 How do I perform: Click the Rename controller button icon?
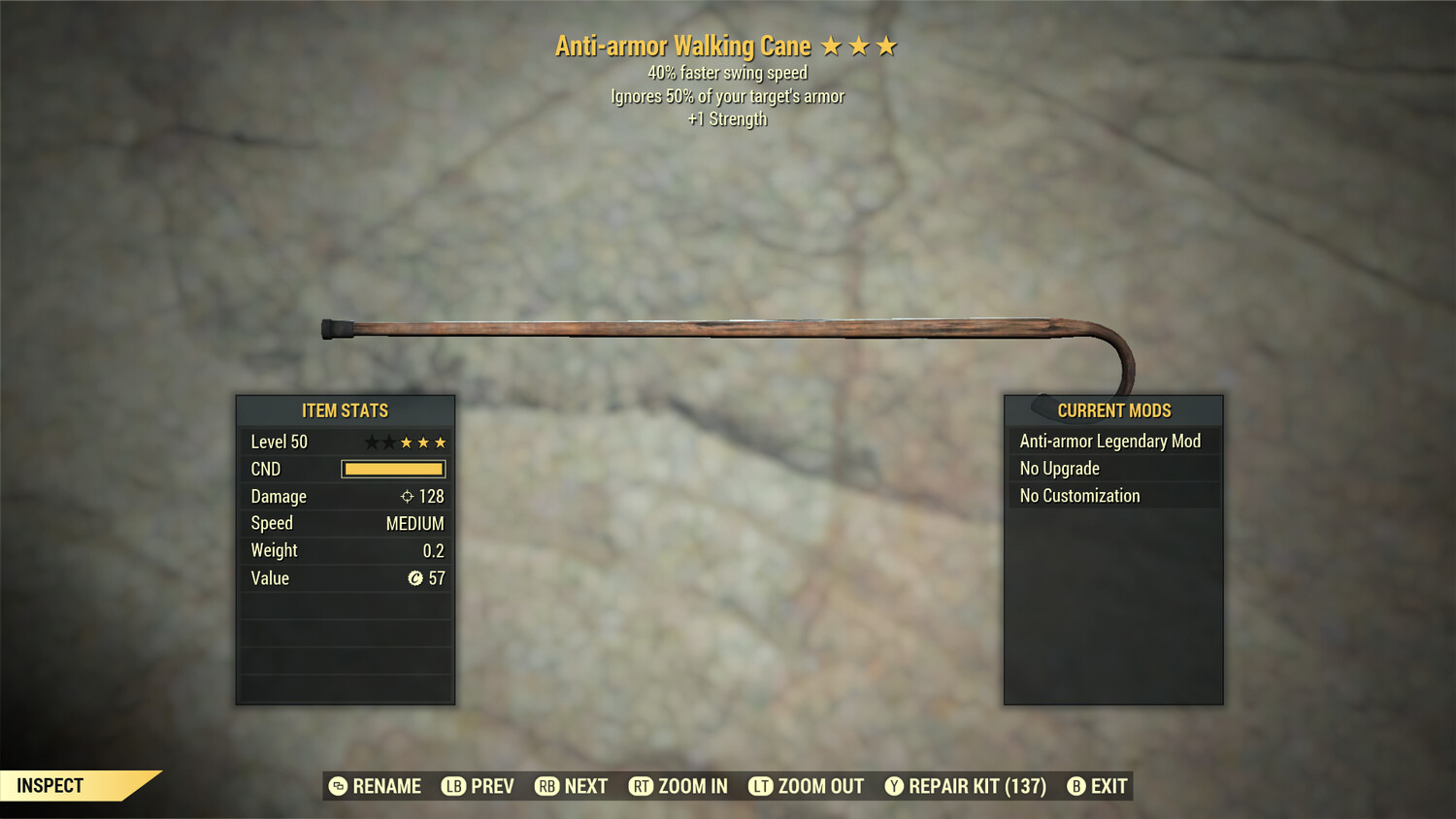pyautogui.click(x=337, y=786)
